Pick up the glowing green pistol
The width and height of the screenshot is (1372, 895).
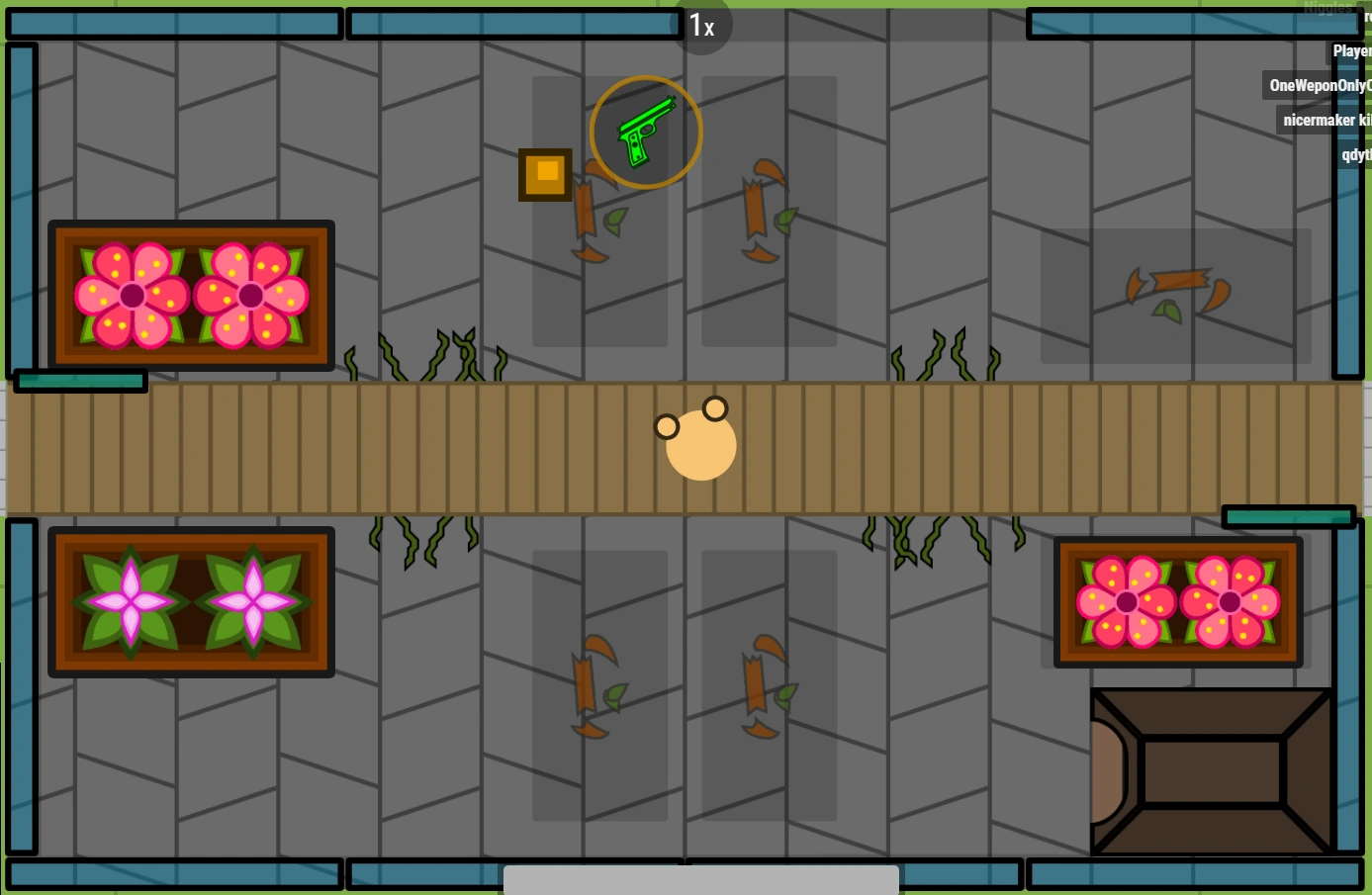(646, 131)
